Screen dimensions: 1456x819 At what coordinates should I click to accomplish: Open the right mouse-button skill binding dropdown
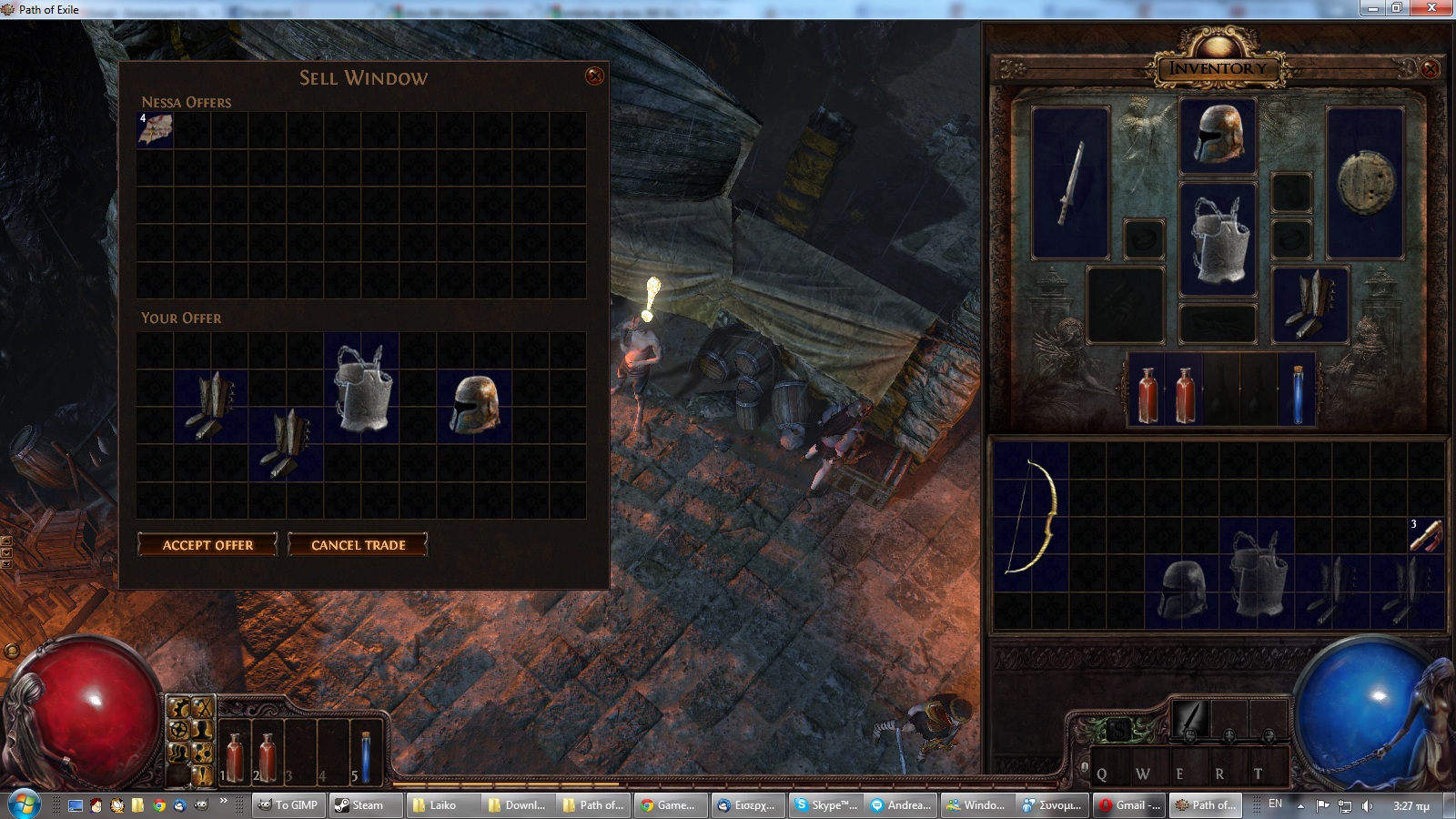coord(1269,735)
